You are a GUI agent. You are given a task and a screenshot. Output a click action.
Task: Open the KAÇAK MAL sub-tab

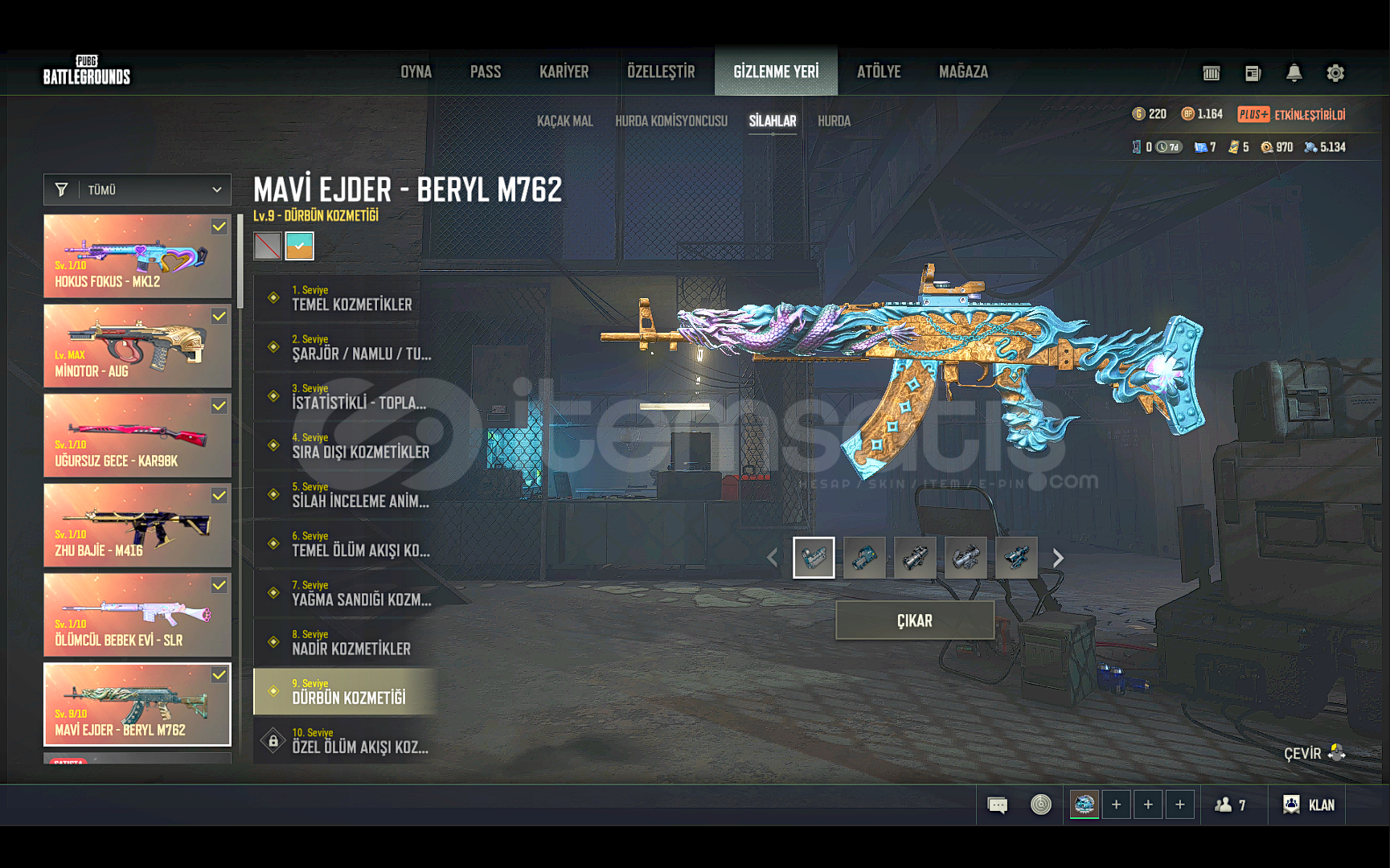point(564,121)
